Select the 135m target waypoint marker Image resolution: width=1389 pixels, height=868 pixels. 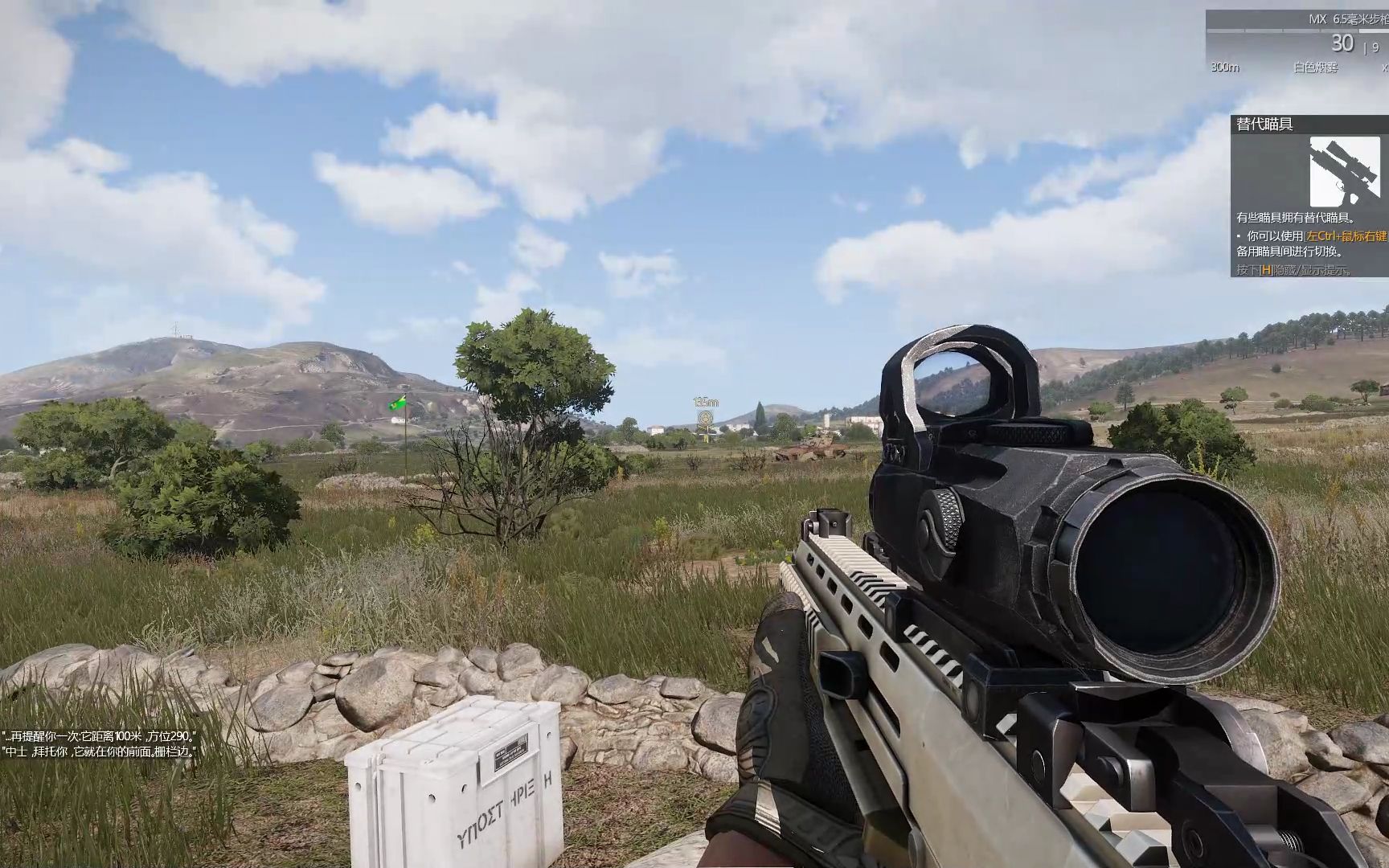click(706, 420)
